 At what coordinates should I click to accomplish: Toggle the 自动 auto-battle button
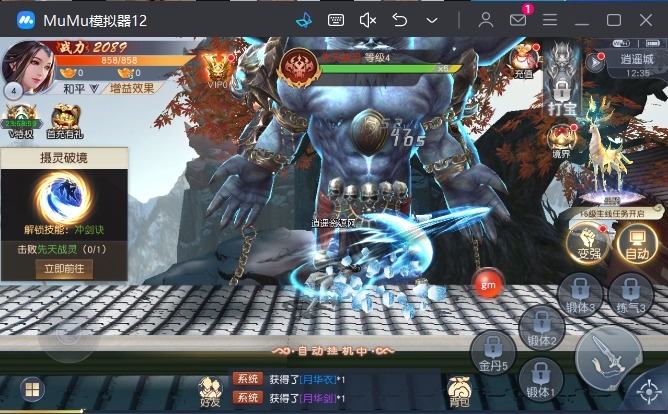click(x=634, y=241)
